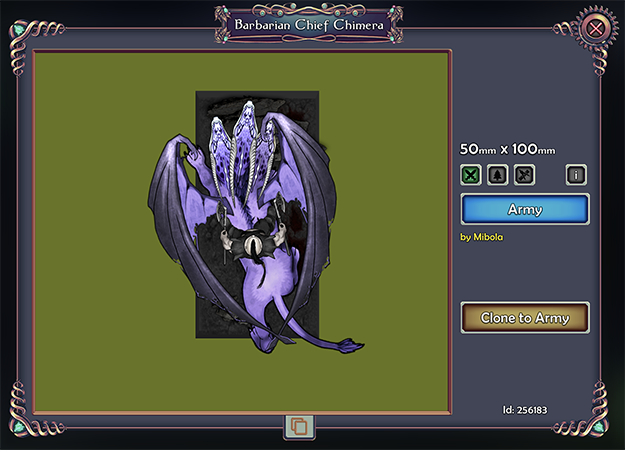Toggle the pine tree icon

click(x=497, y=175)
